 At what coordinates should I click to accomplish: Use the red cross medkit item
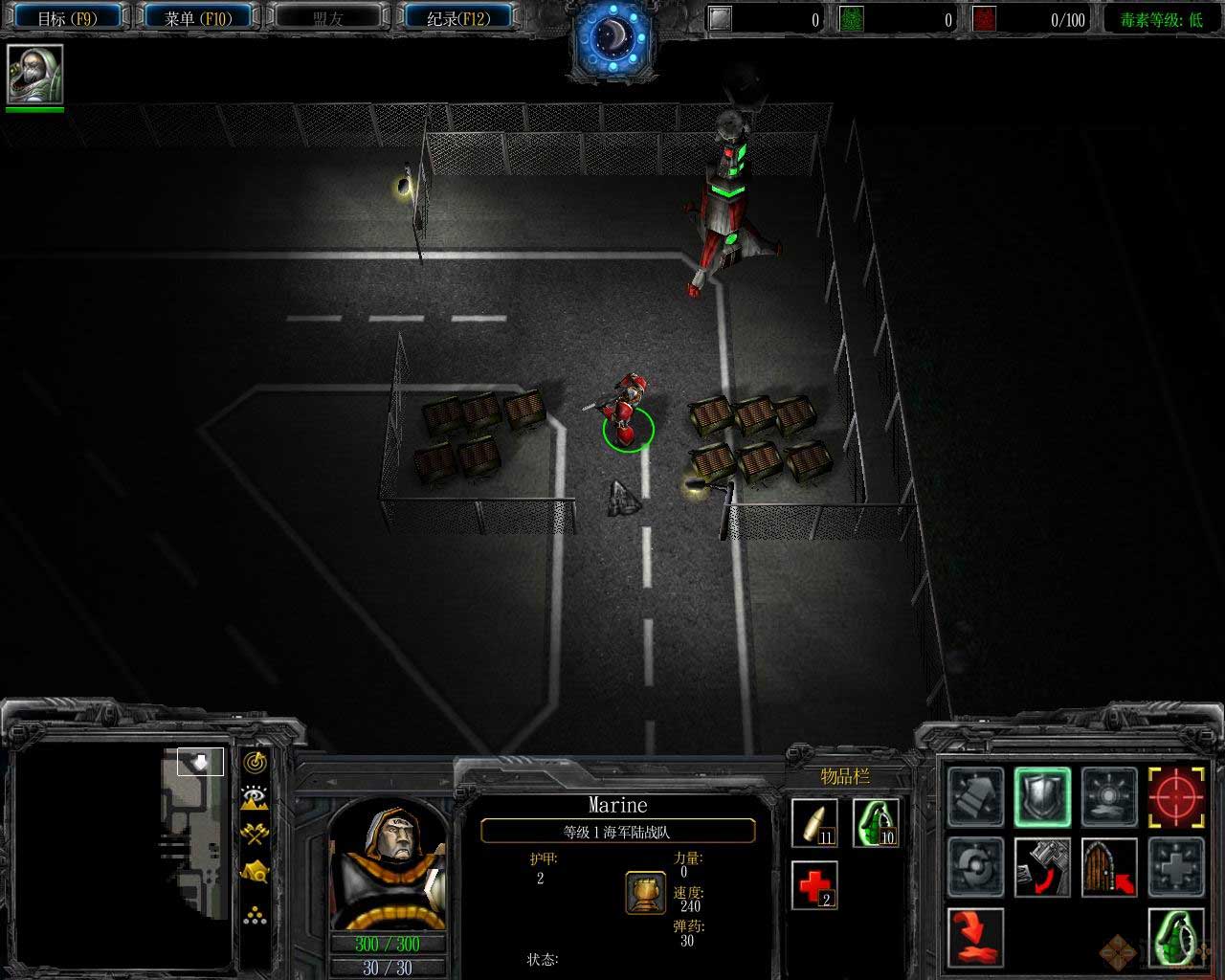coord(814,885)
